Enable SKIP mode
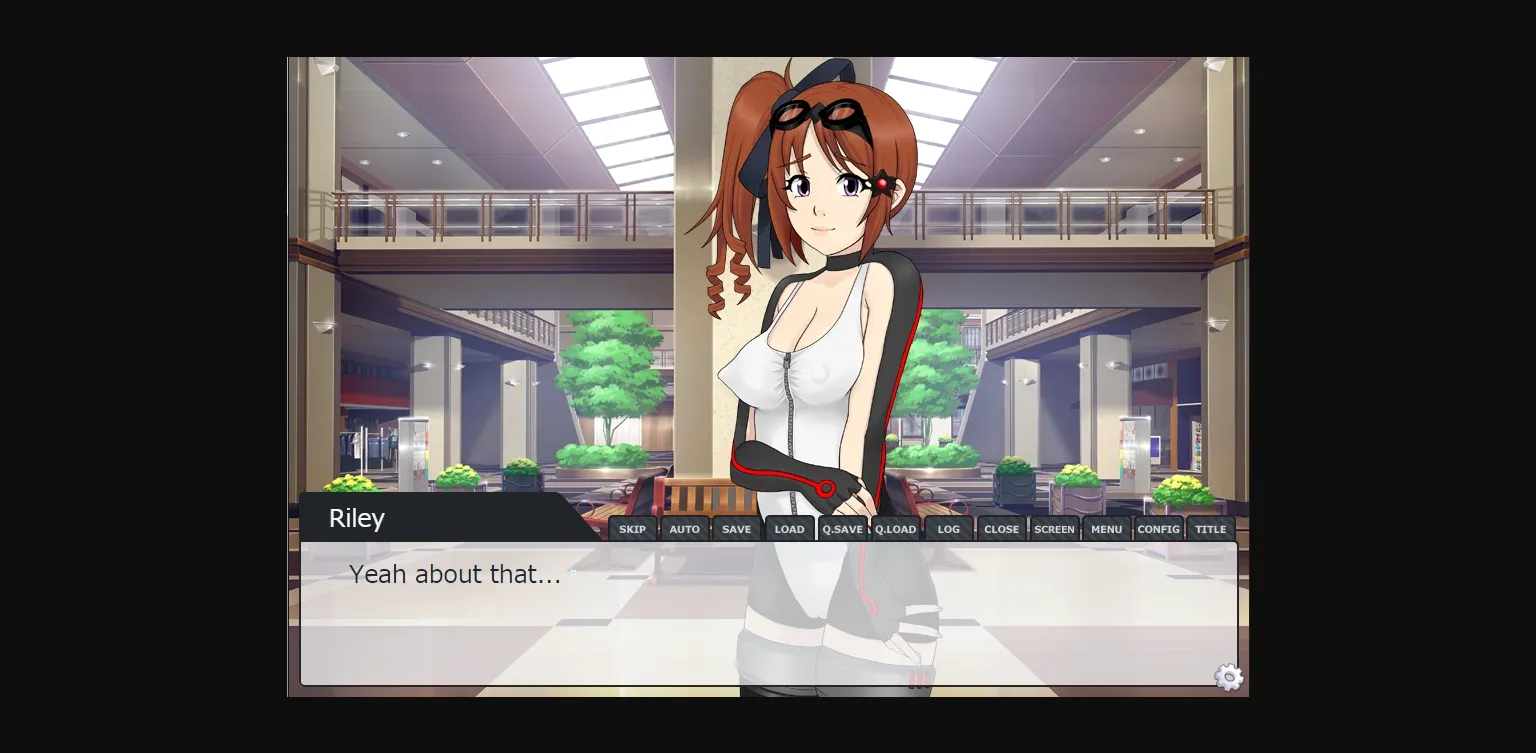 coord(631,528)
